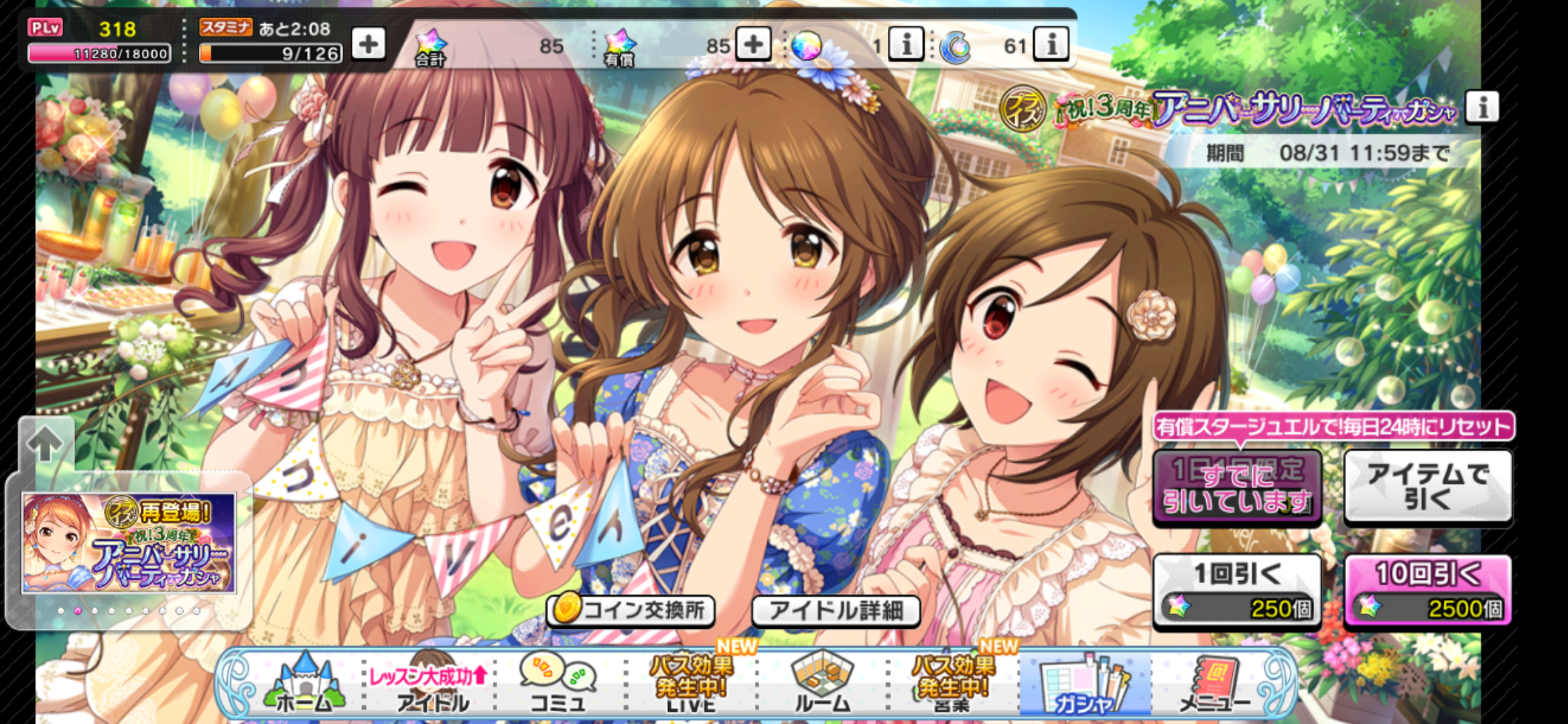View idol details (アイドル詳細)
This screenshot has height=724, width=1568.
(836, 610)
